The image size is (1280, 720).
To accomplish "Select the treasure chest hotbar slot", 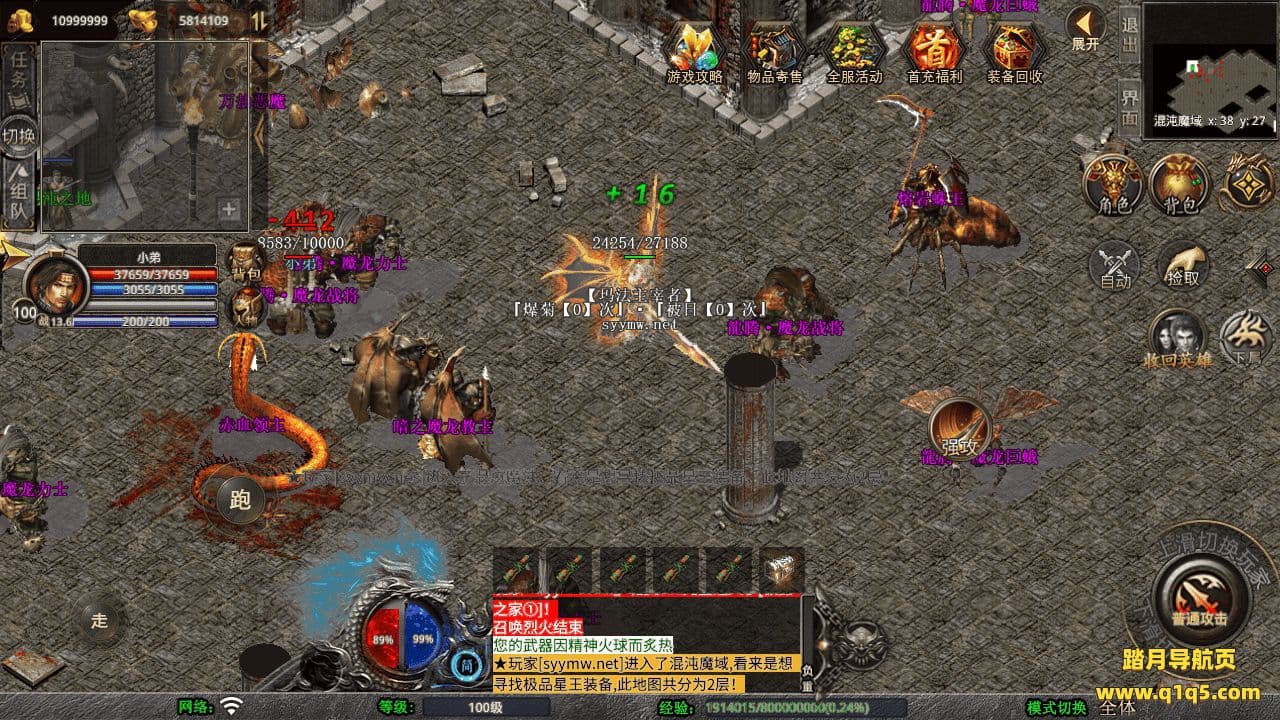I will coord(782,571).
